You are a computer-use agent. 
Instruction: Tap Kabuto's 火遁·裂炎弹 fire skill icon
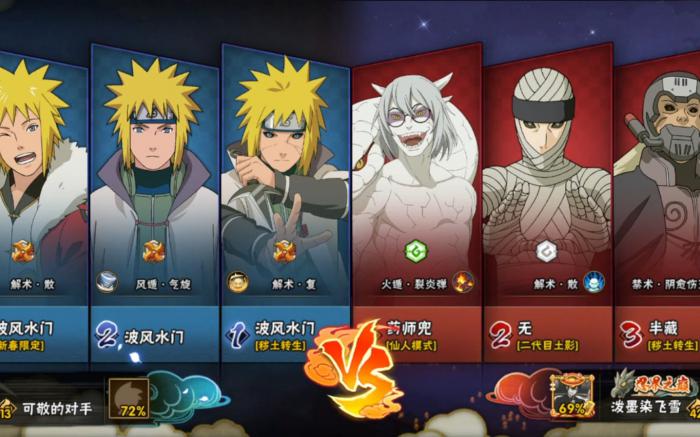pos(462,282)
